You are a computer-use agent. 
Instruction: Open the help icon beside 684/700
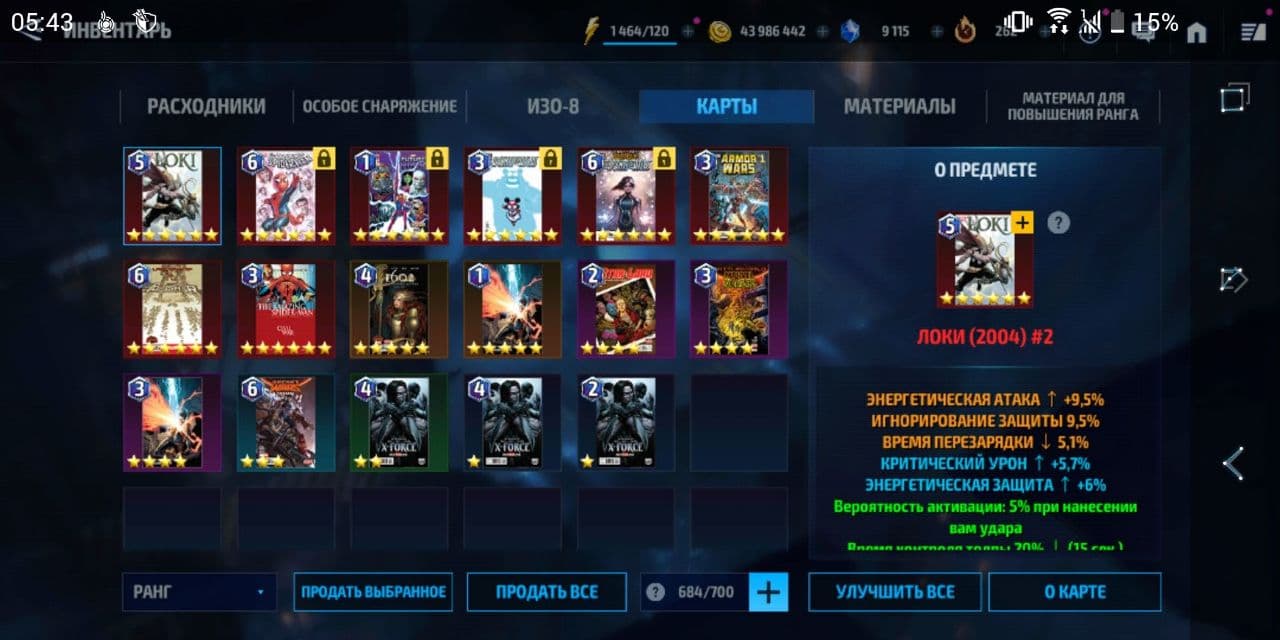pos(655,592)
